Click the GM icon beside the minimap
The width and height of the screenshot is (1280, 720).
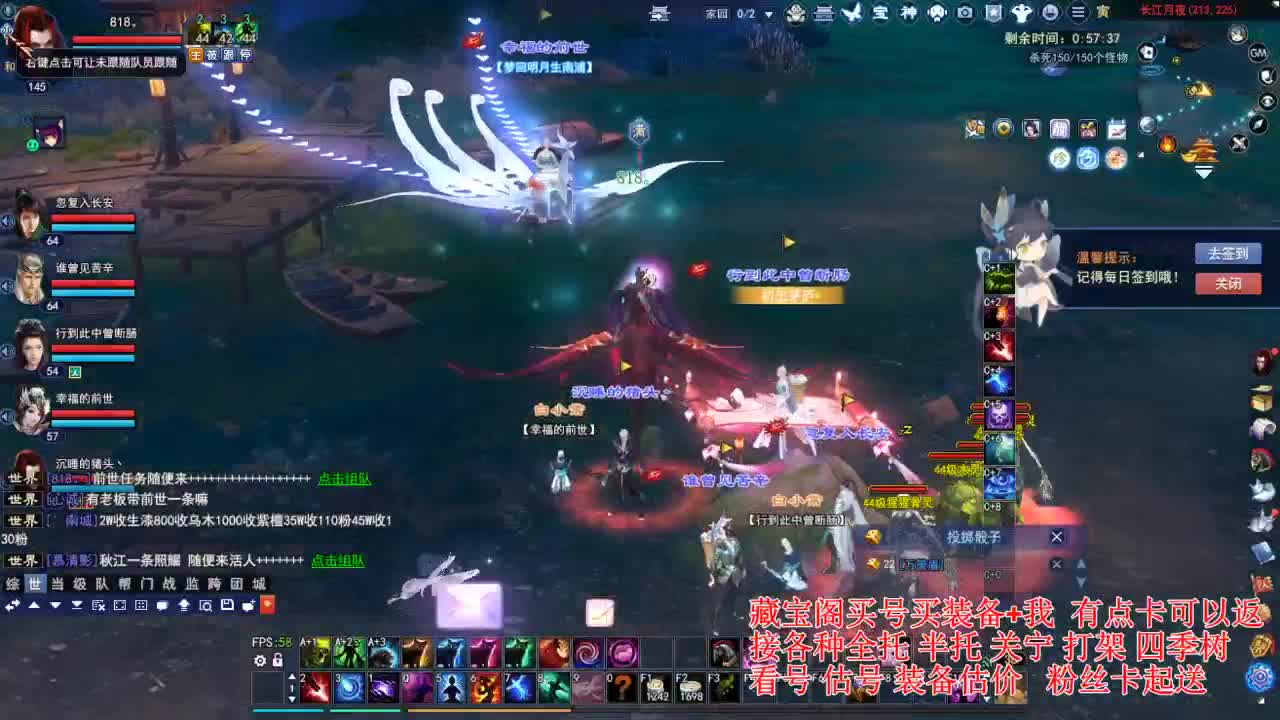tap(1258, 53)
